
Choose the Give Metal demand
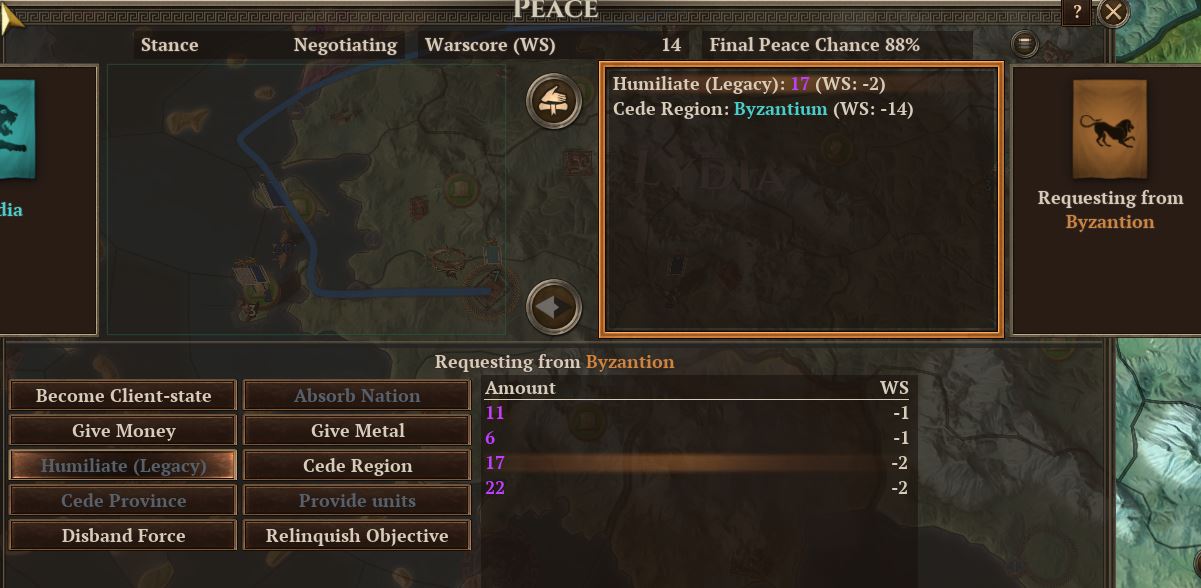pyautogui.click(x=357, y=431)
